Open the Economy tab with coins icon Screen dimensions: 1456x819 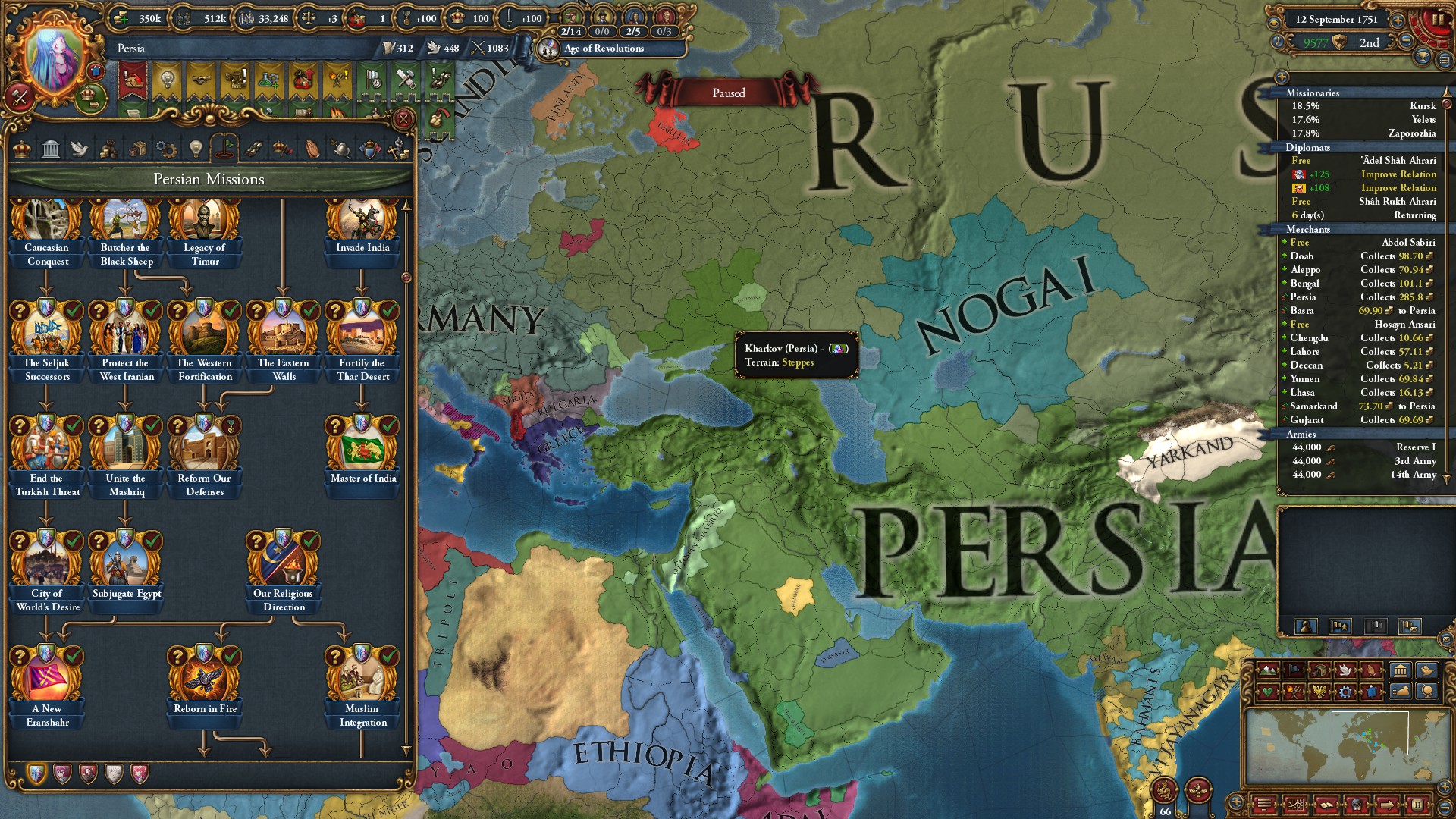click(x=110, y=149)
